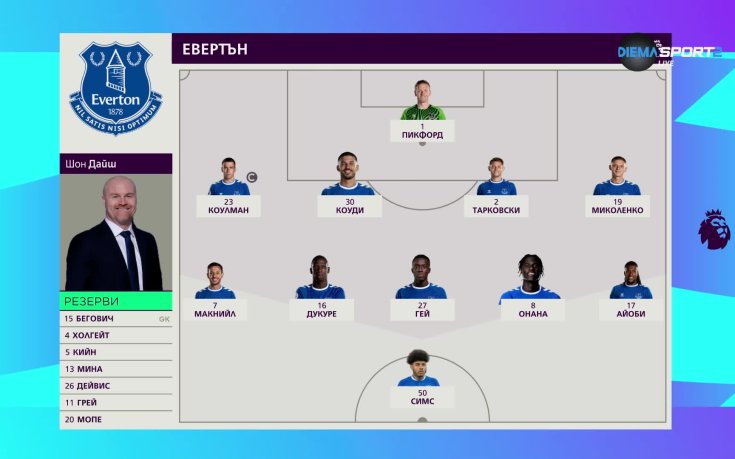Choose Грей from the reserves list

(115, 403)
